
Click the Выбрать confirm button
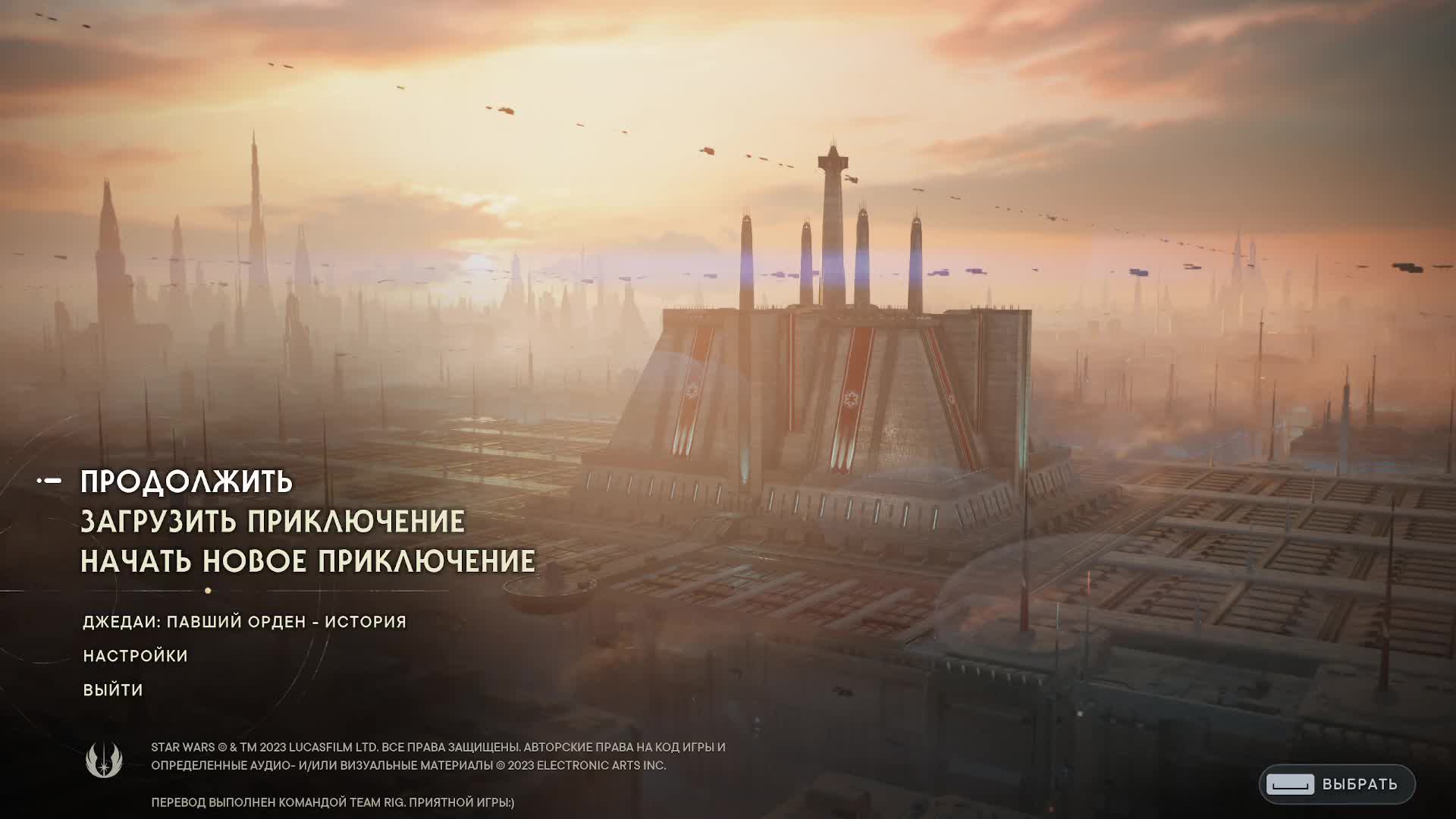point(1336,784)
